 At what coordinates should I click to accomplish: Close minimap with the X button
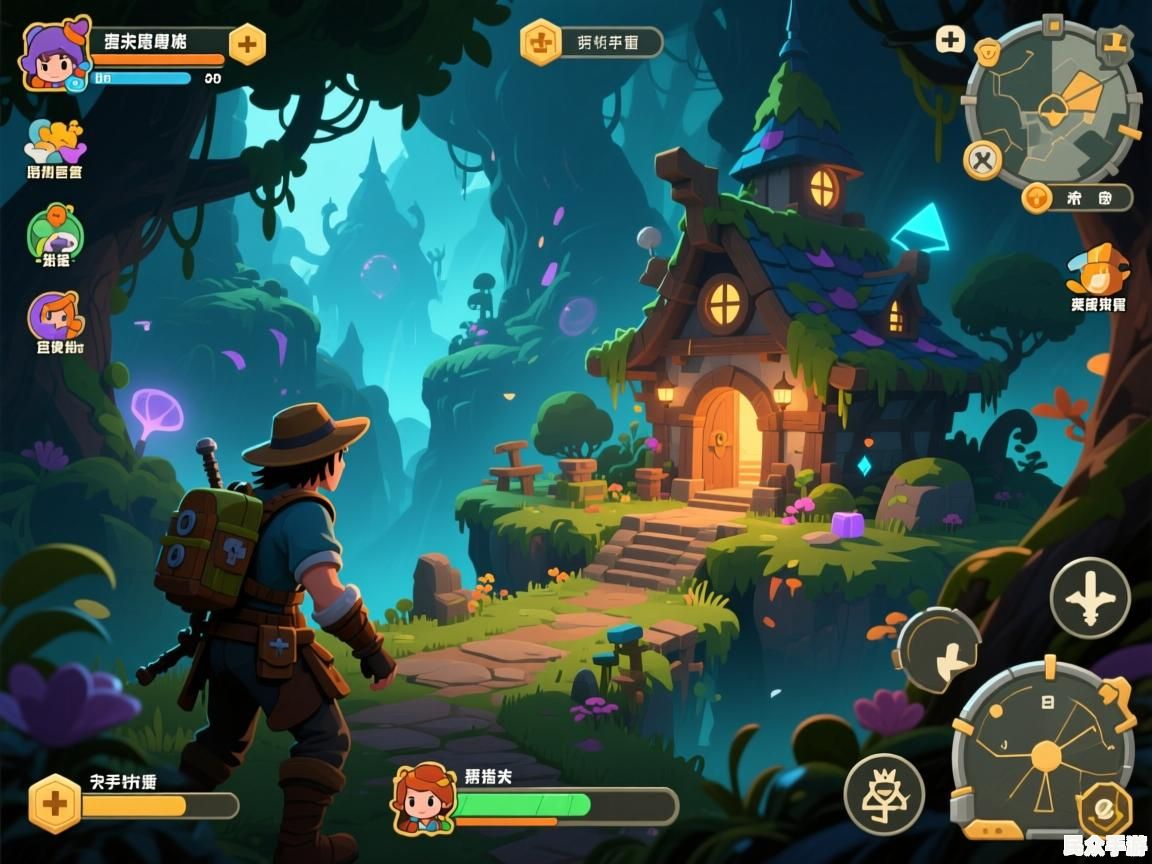(x=983, y=160)
